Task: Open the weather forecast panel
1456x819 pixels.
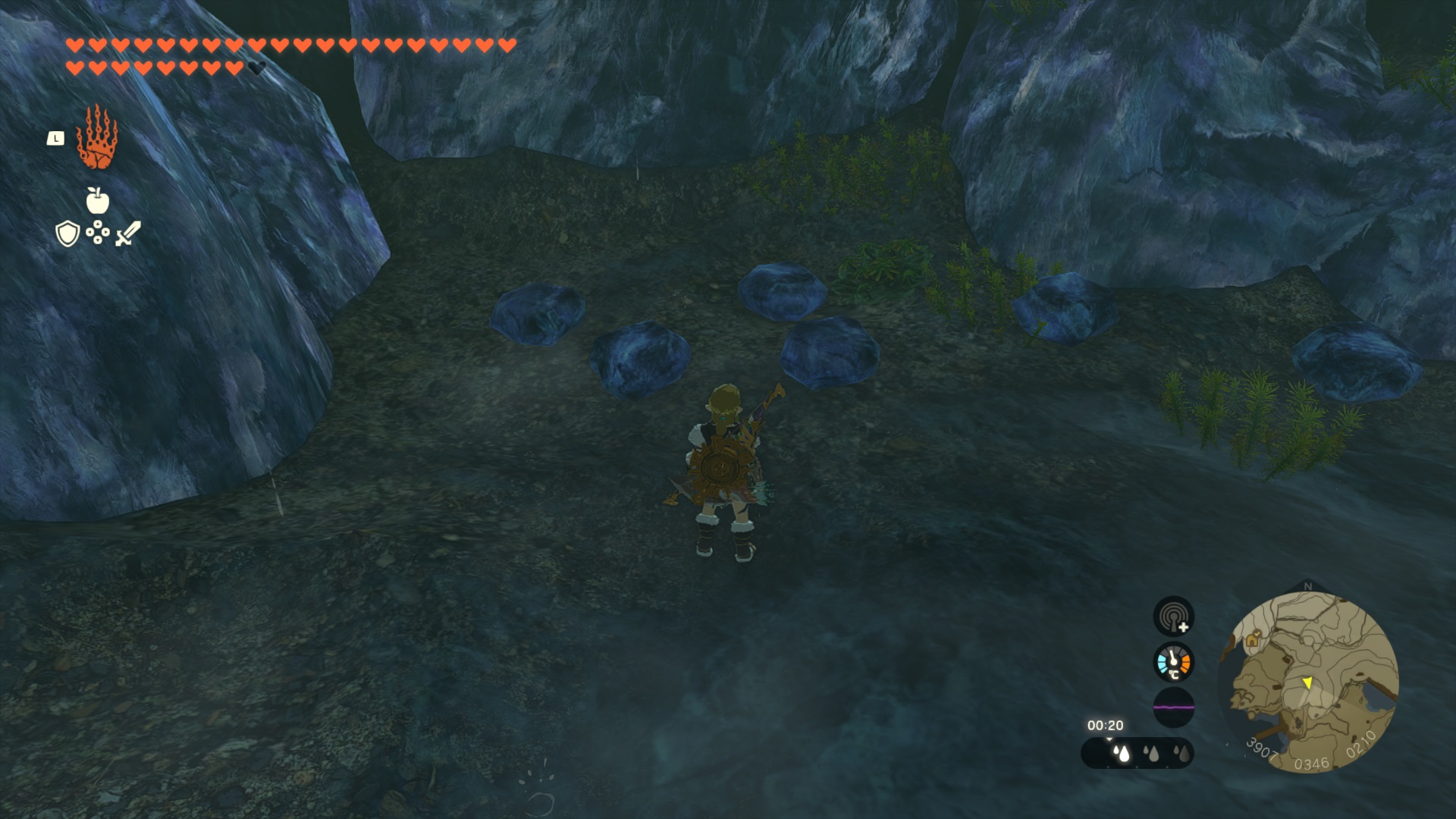Action: coord(1137,753)
